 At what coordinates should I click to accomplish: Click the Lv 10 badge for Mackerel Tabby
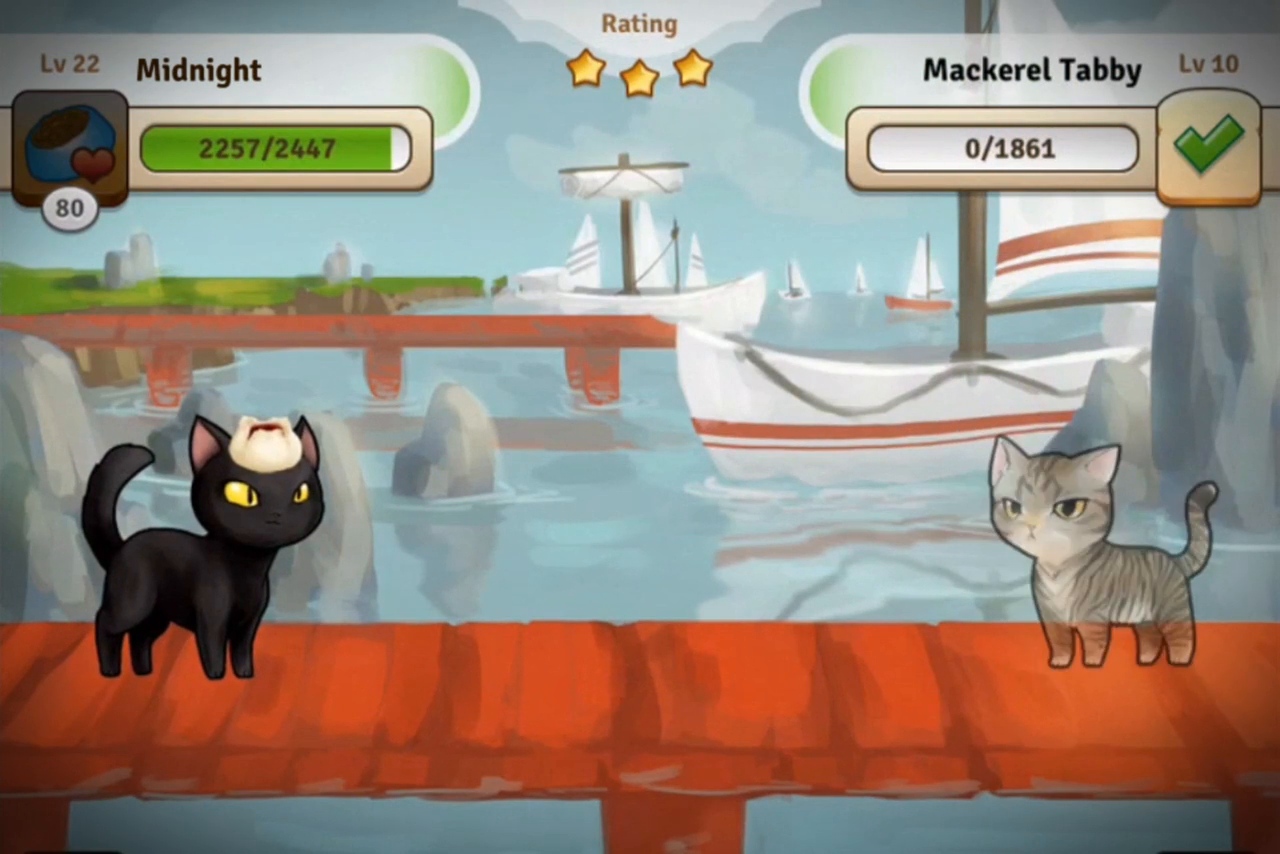click(1208, 64)
